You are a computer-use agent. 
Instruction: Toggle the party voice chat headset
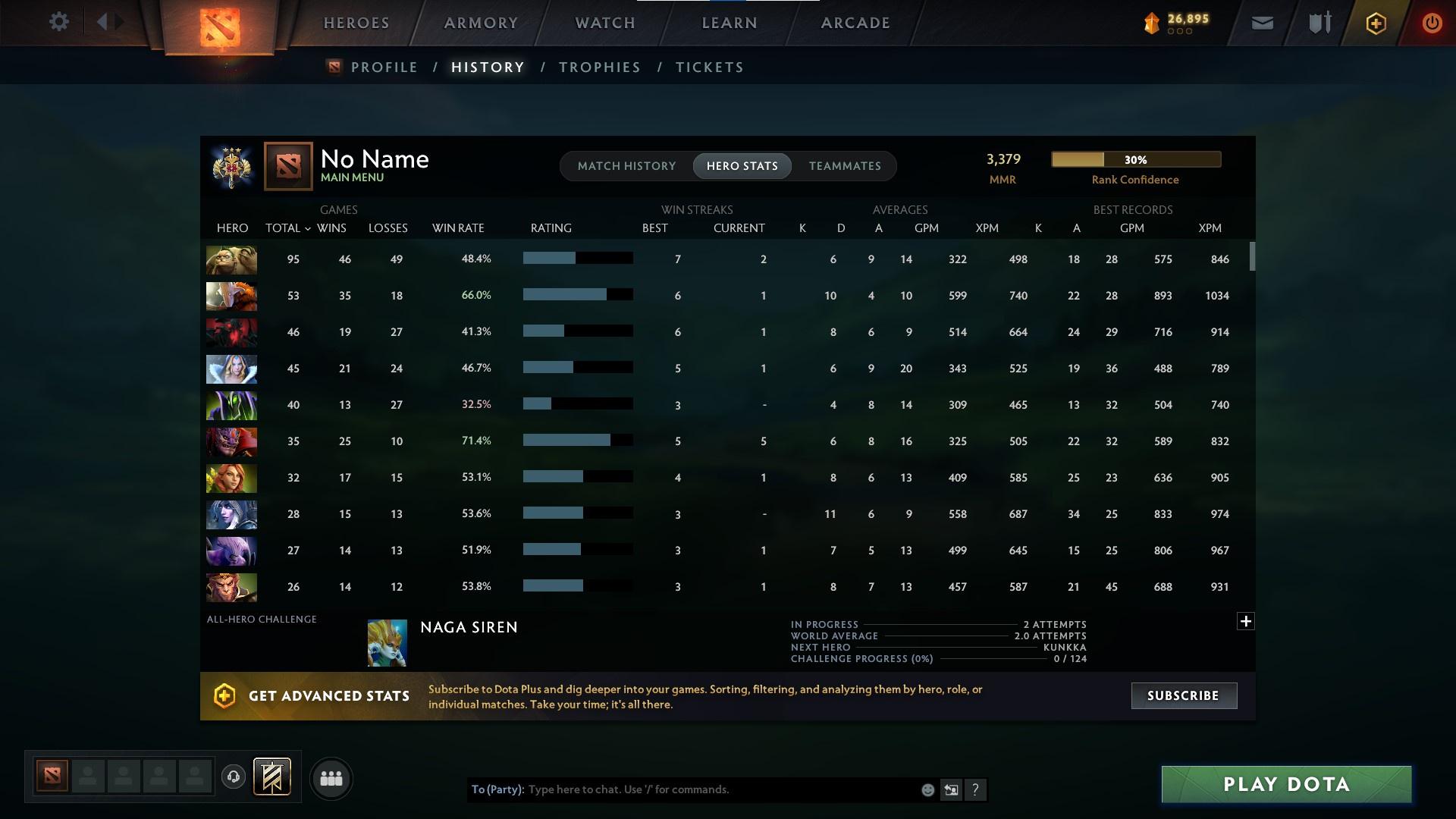click(x=234, y=778)
